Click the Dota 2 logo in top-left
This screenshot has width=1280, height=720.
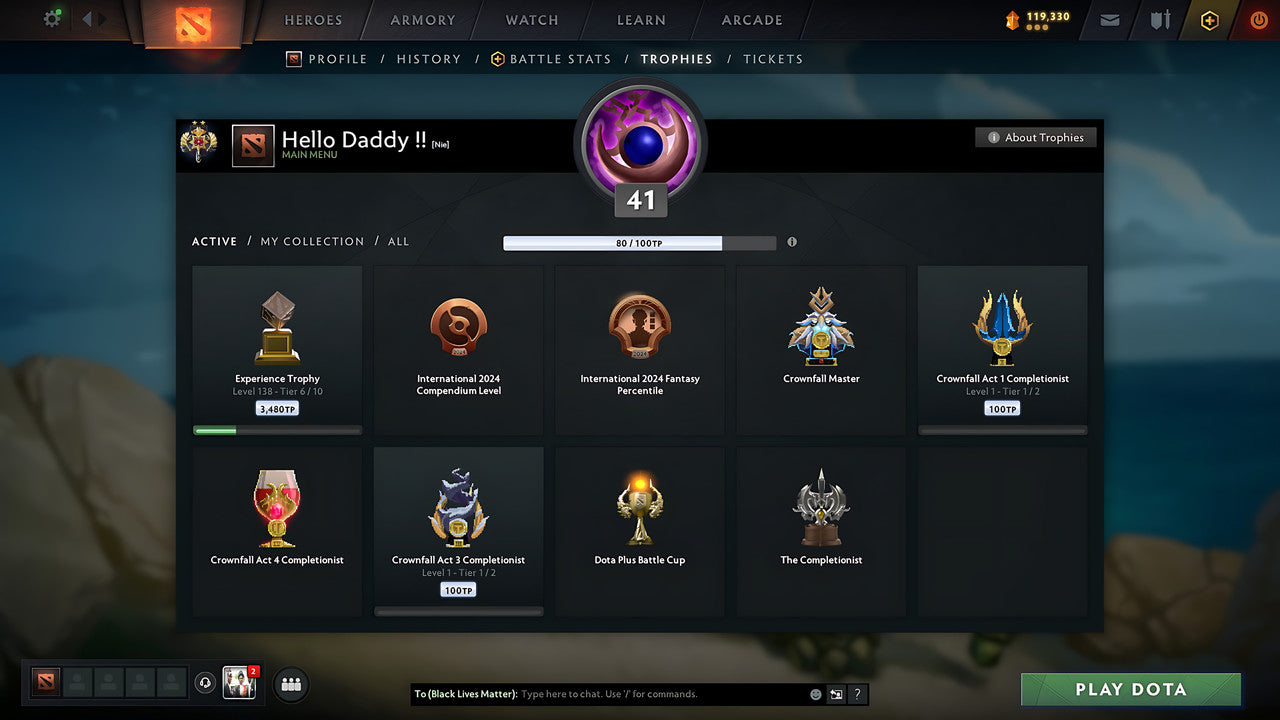click(x=193, y=22)
